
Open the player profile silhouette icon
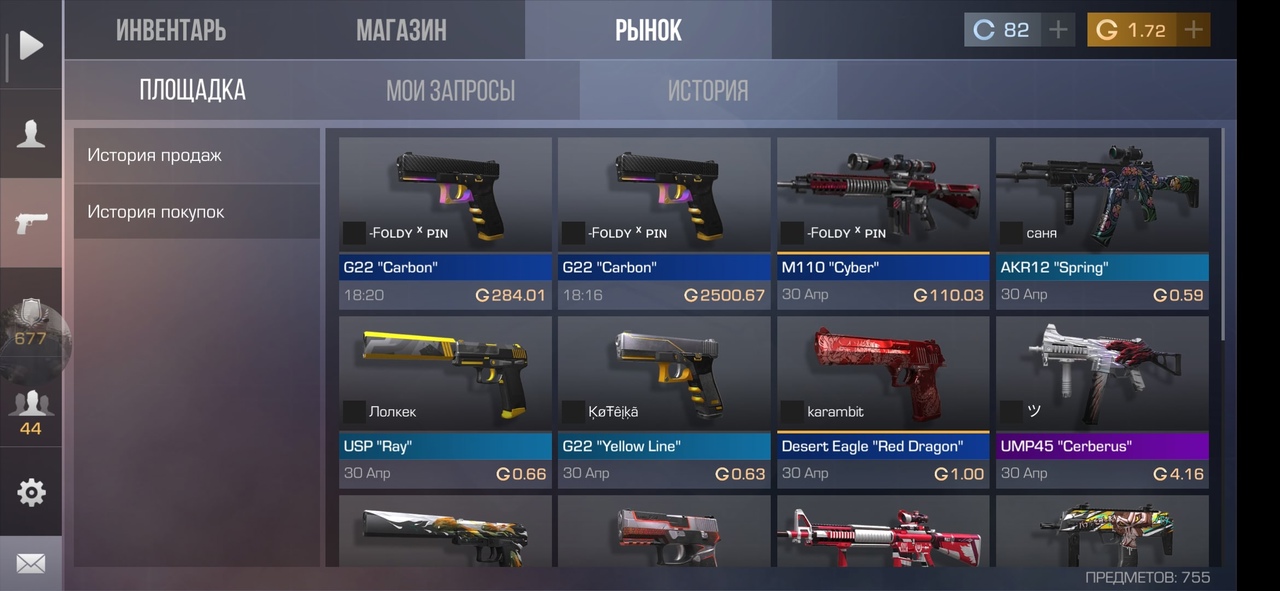click(31, 133)
